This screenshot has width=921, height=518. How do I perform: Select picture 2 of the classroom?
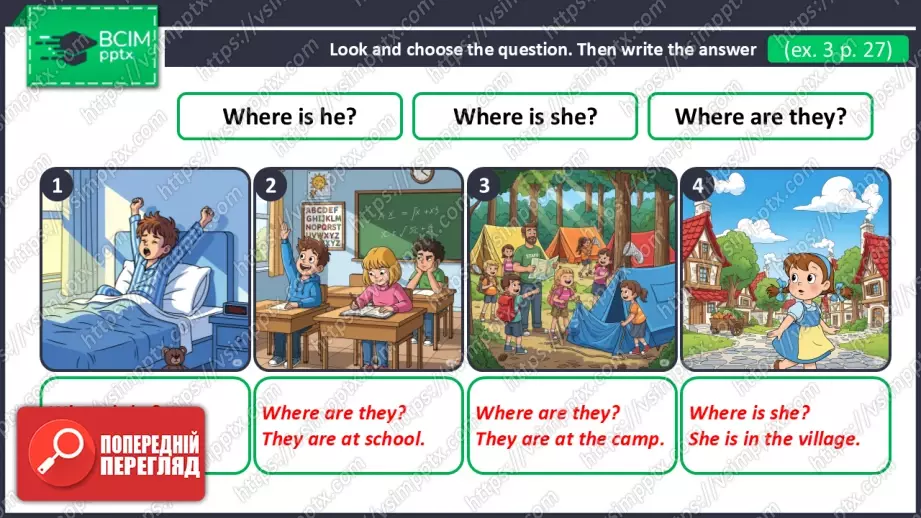tap(358, 270)
